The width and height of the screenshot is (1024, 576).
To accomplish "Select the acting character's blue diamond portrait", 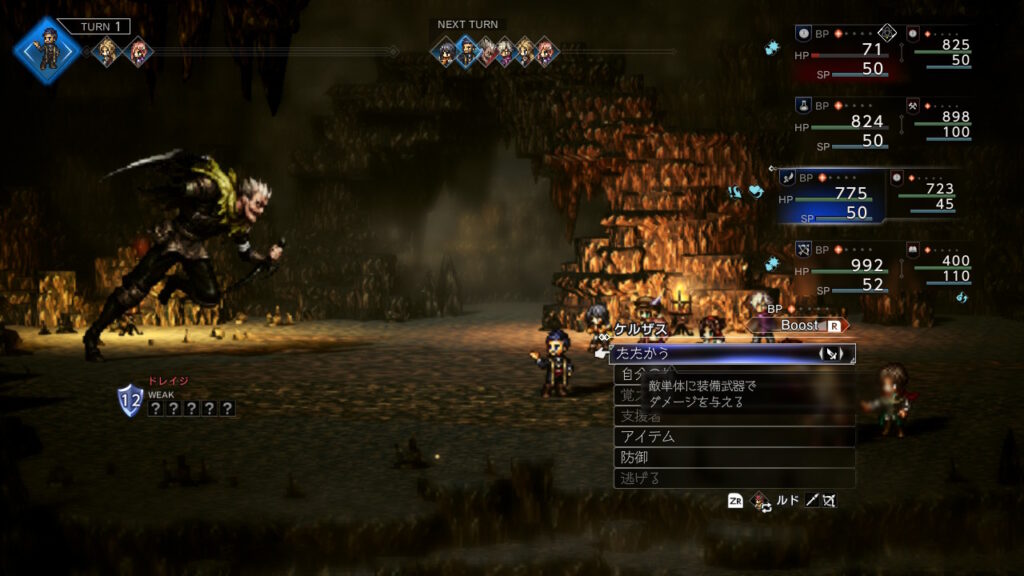I will (47, 48).
